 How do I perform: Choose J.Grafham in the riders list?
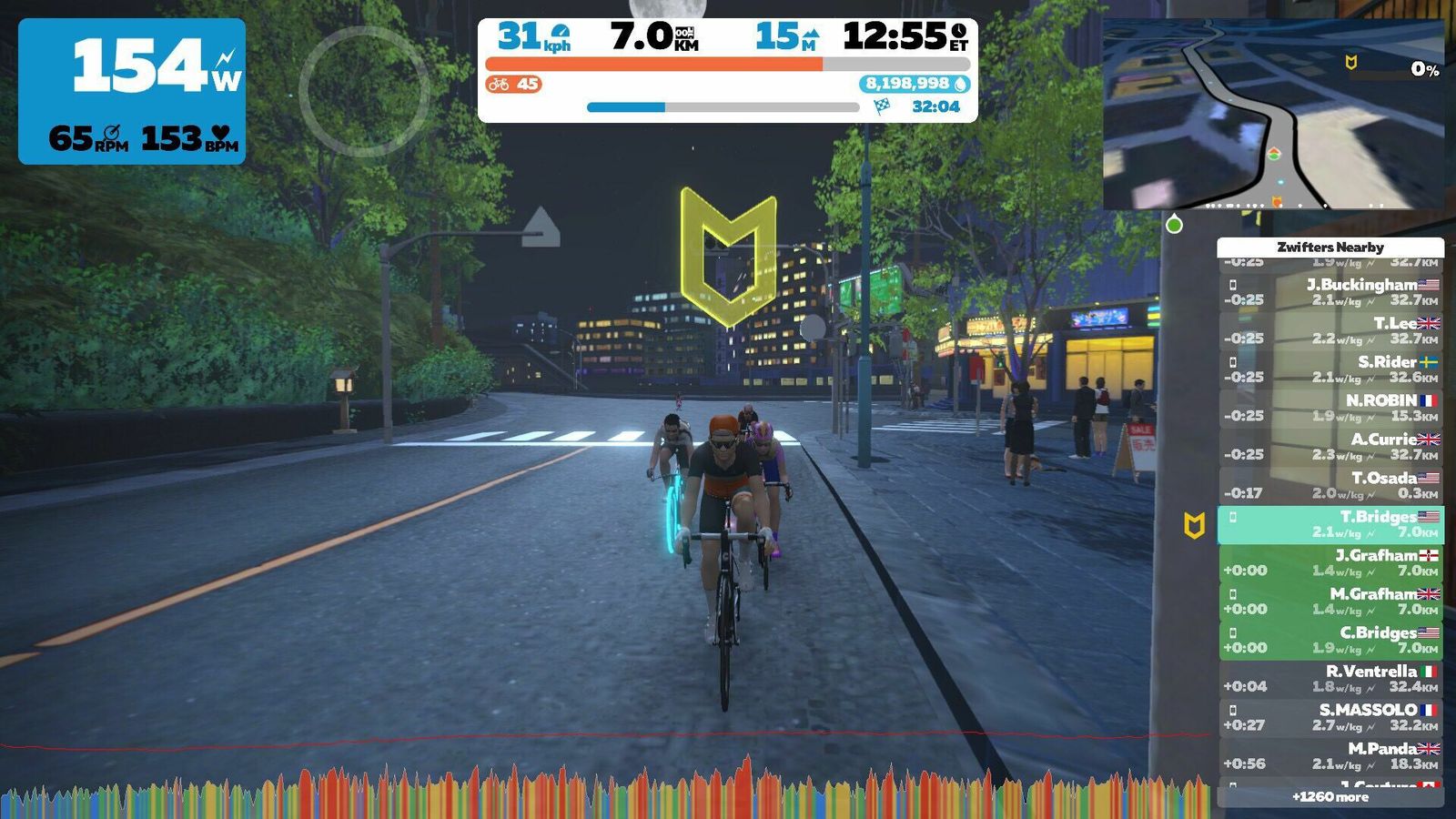(1330, 563)
